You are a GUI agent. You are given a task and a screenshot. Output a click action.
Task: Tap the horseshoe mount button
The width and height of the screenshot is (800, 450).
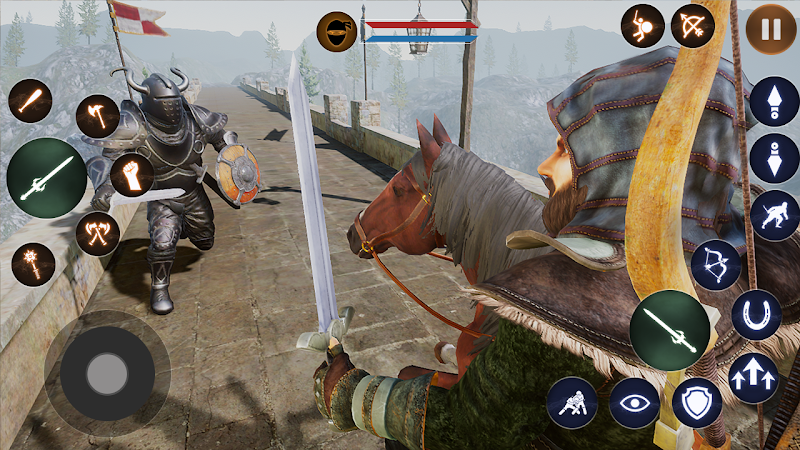coord(756,315)
